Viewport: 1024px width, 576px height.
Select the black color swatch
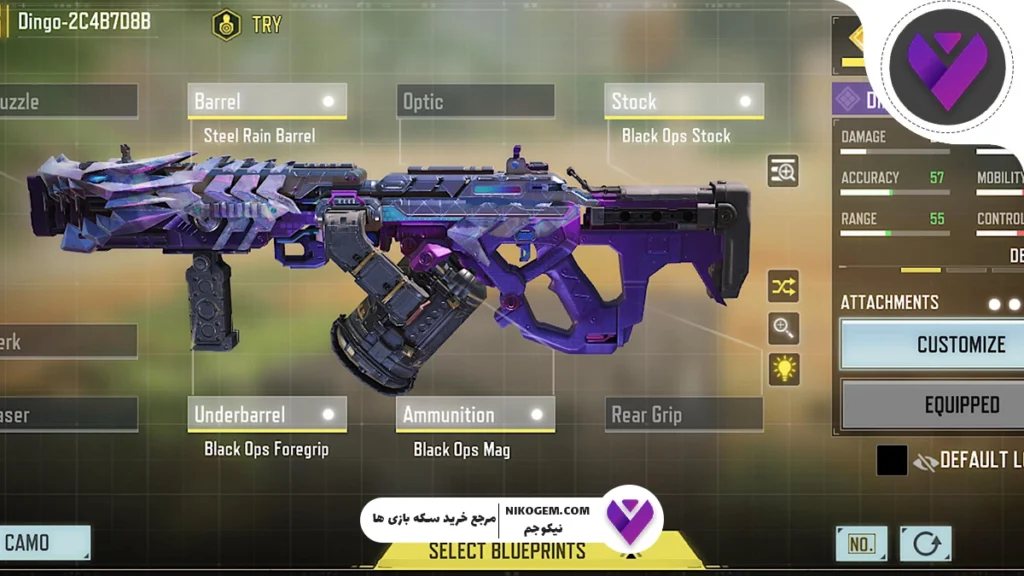coord(892,460)
